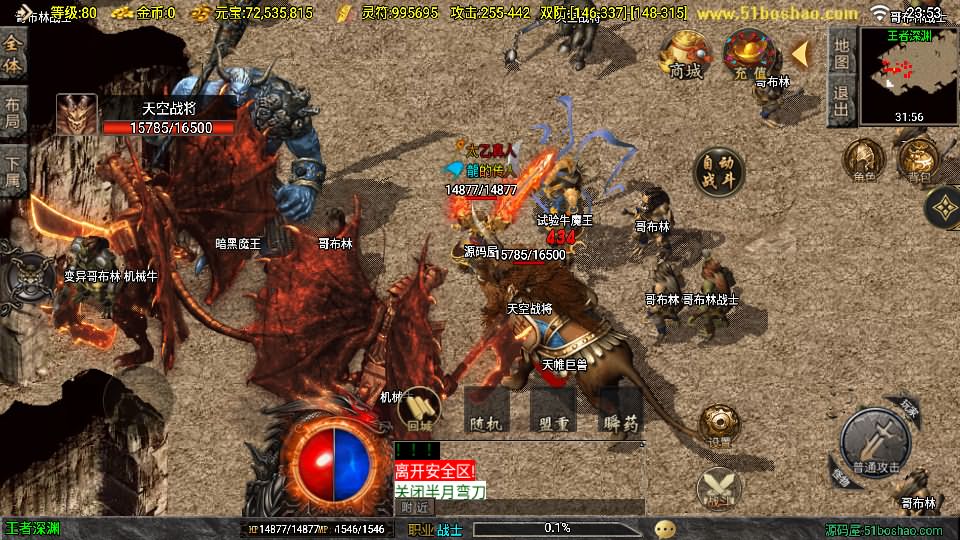
Task: Tap the 退出 exit button
Action: click(x=841, y=100)
